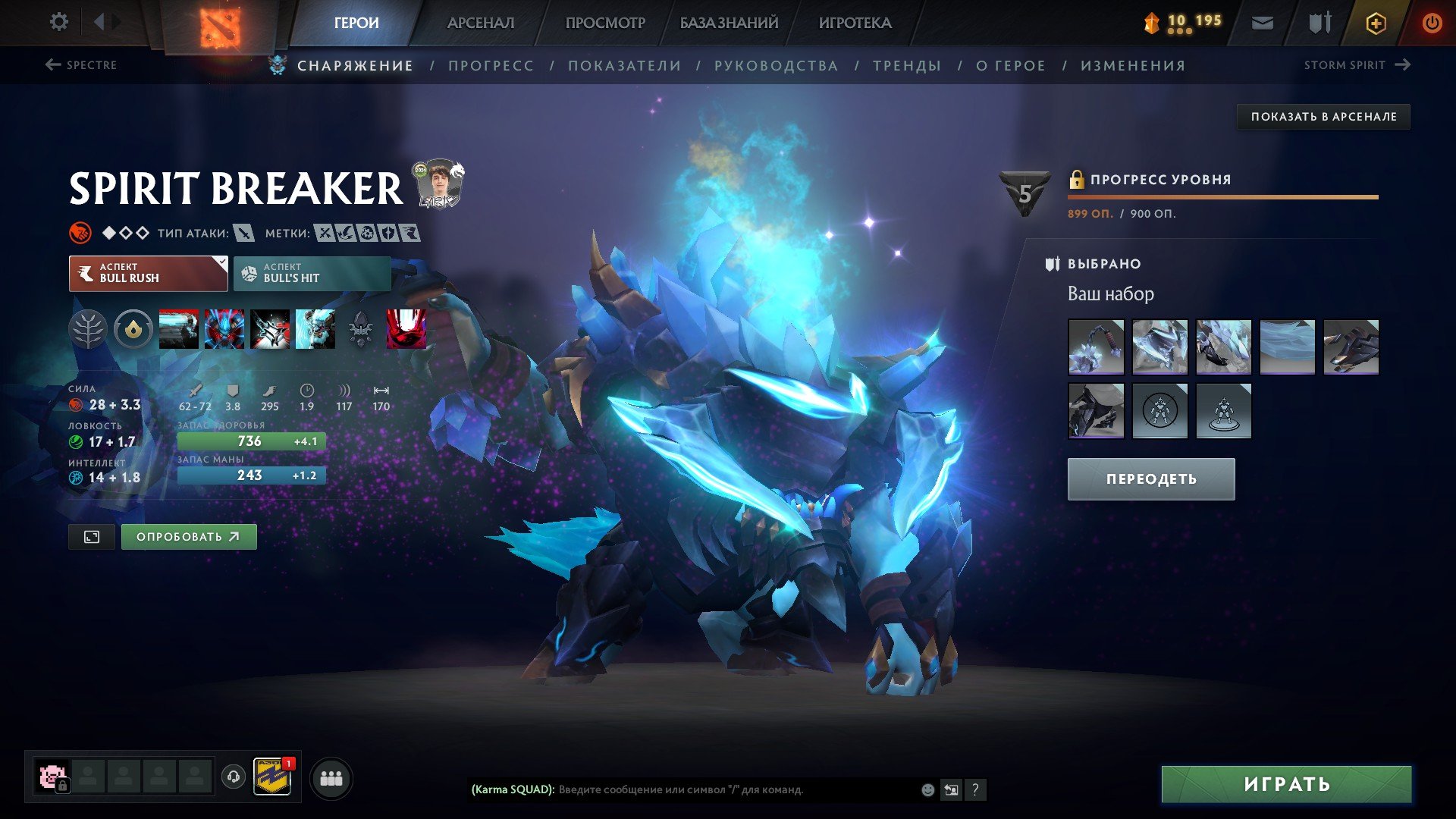Click the level progress bar

tap(1222, 199)
